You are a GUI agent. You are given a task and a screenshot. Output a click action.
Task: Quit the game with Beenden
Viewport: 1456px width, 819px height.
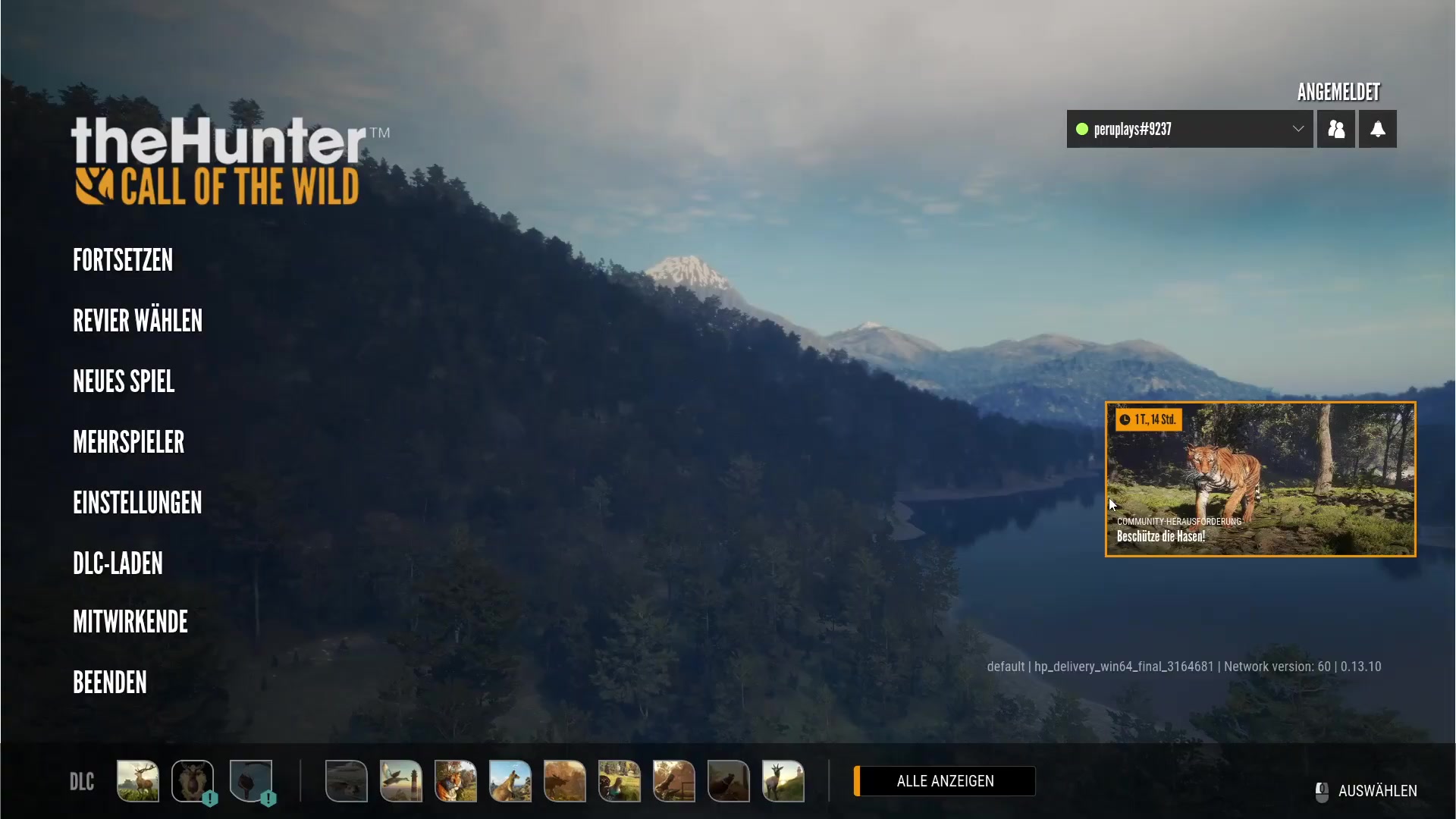(x=110, y=682)
